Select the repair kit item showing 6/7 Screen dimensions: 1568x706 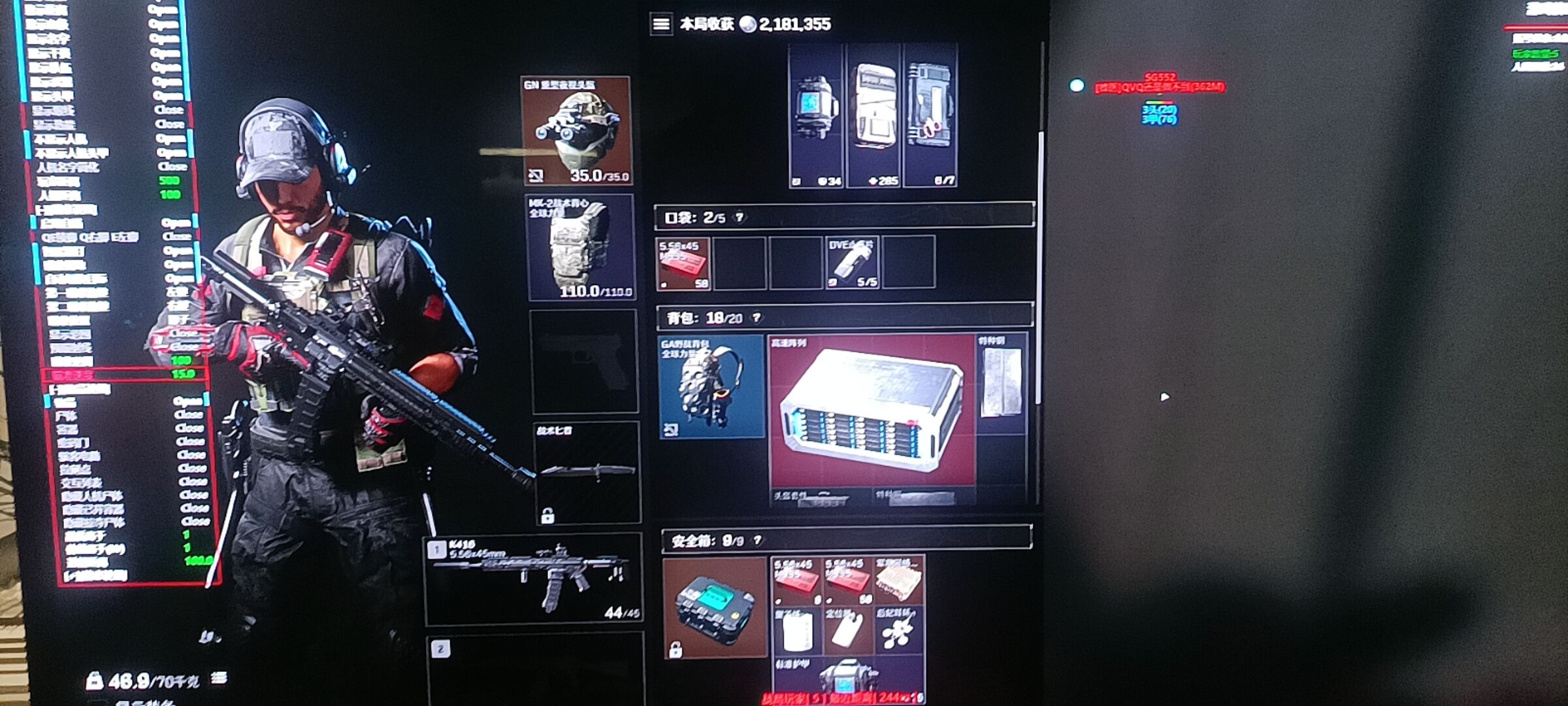tap(930, 116)
